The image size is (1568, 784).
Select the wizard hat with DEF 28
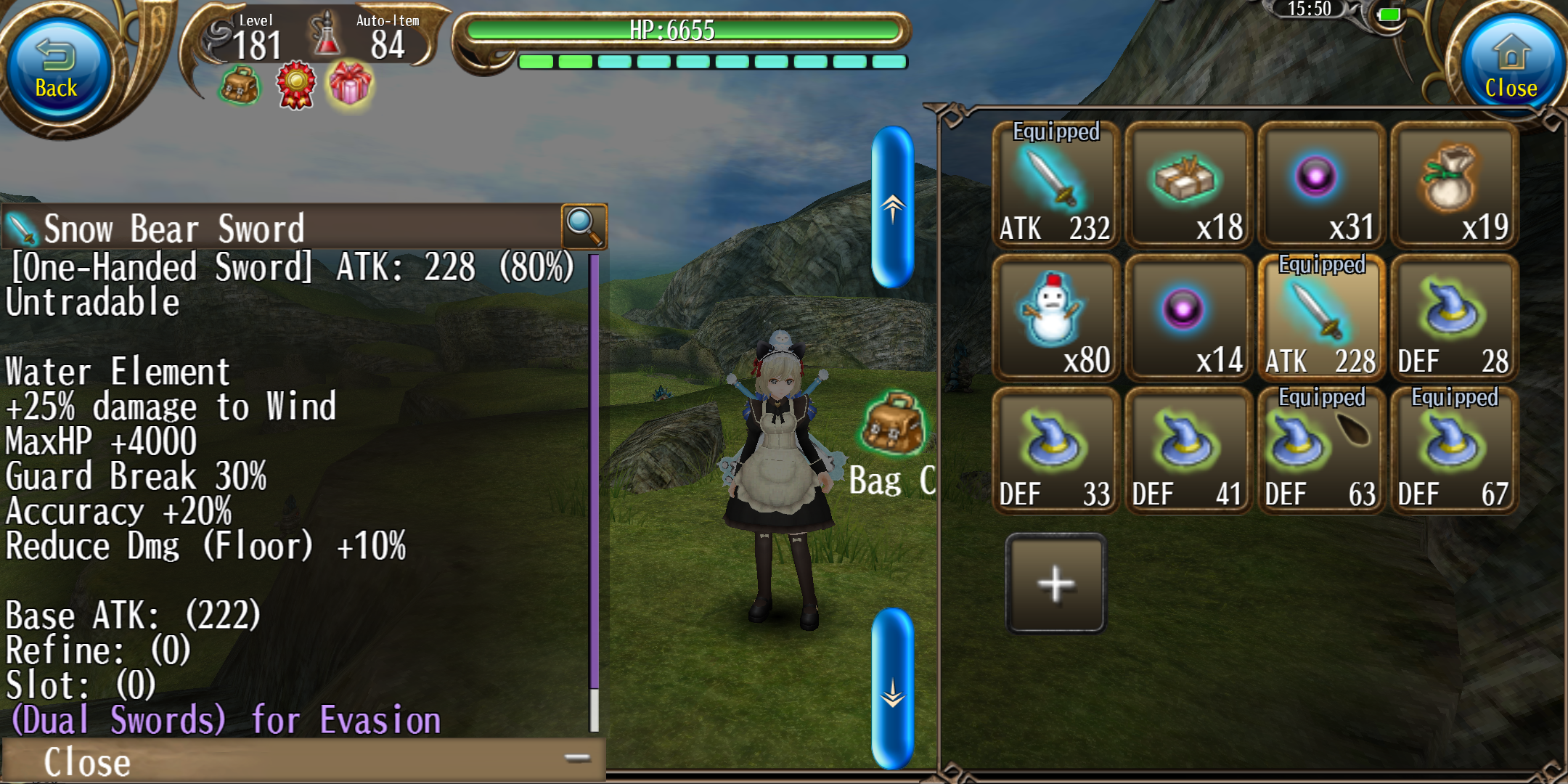point(1454,319)
